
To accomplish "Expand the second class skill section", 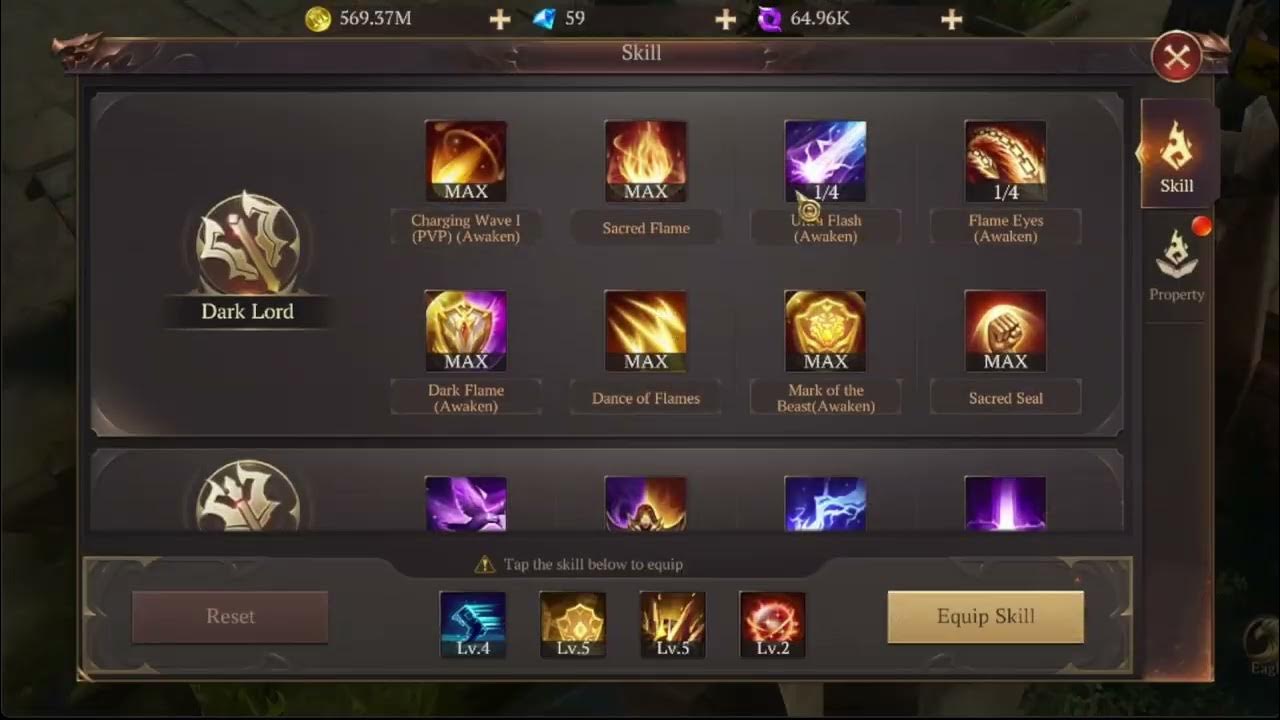I will 247,505.
